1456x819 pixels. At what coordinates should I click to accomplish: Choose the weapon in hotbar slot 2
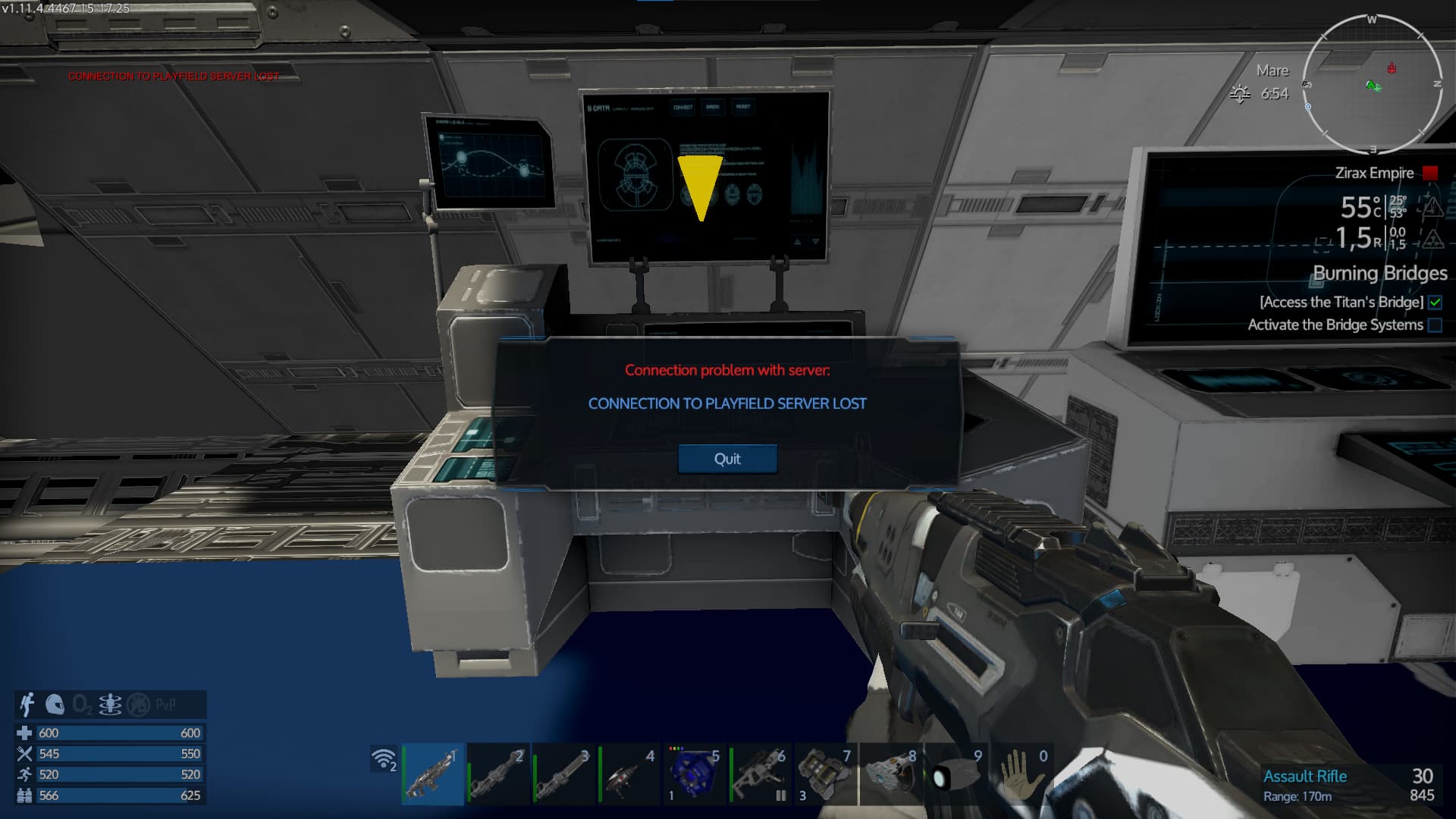click(498, 774)
